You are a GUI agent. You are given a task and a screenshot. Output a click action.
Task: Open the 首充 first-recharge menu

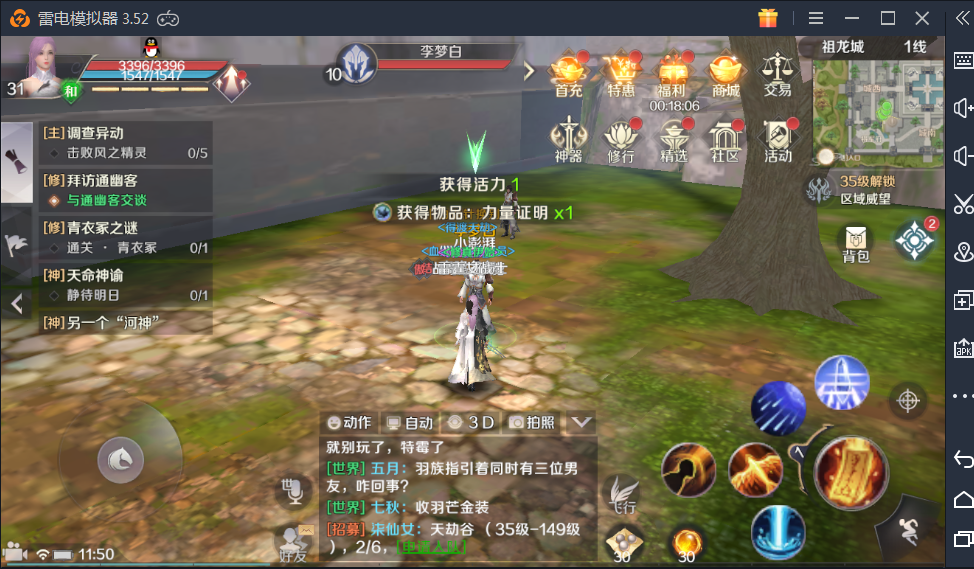coord(569,74)
